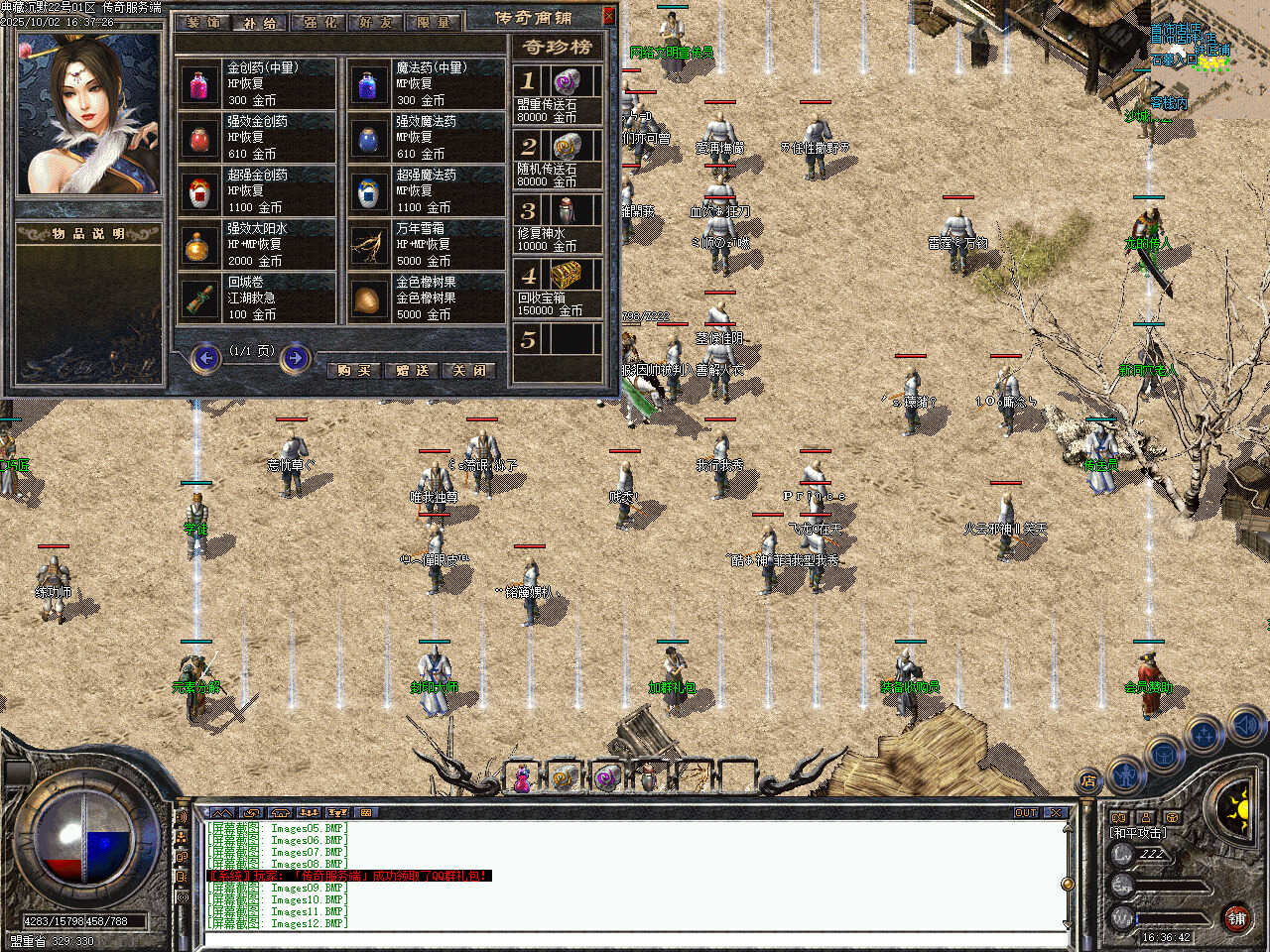Click the 关闭 close button

click(468, 370)
